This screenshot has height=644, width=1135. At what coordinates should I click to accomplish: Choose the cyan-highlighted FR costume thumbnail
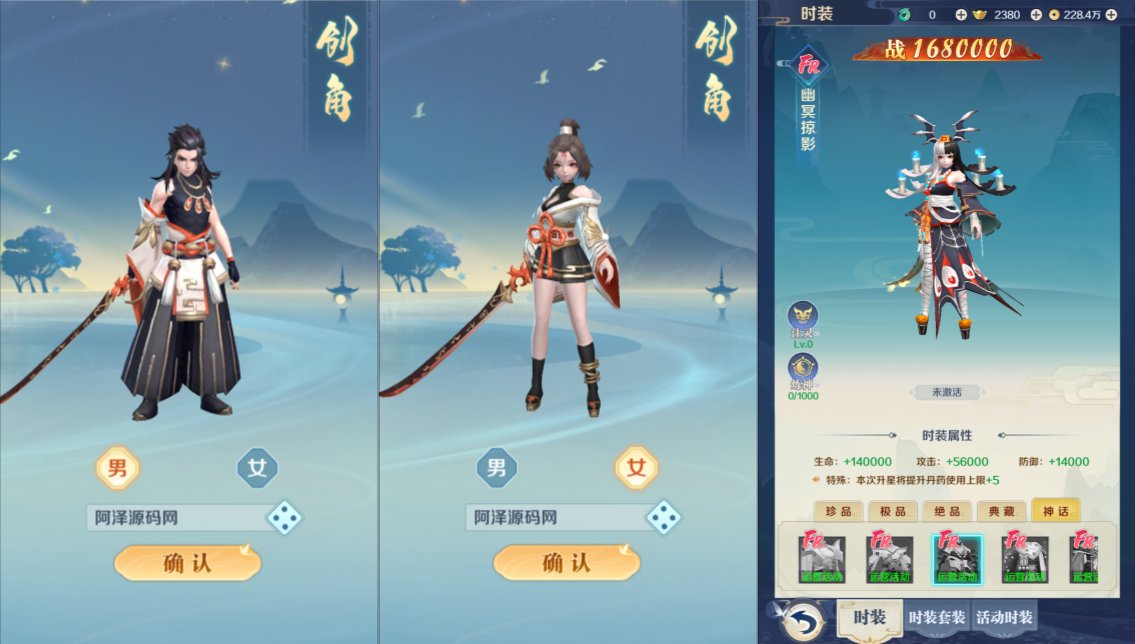click(x=957, y=558)
